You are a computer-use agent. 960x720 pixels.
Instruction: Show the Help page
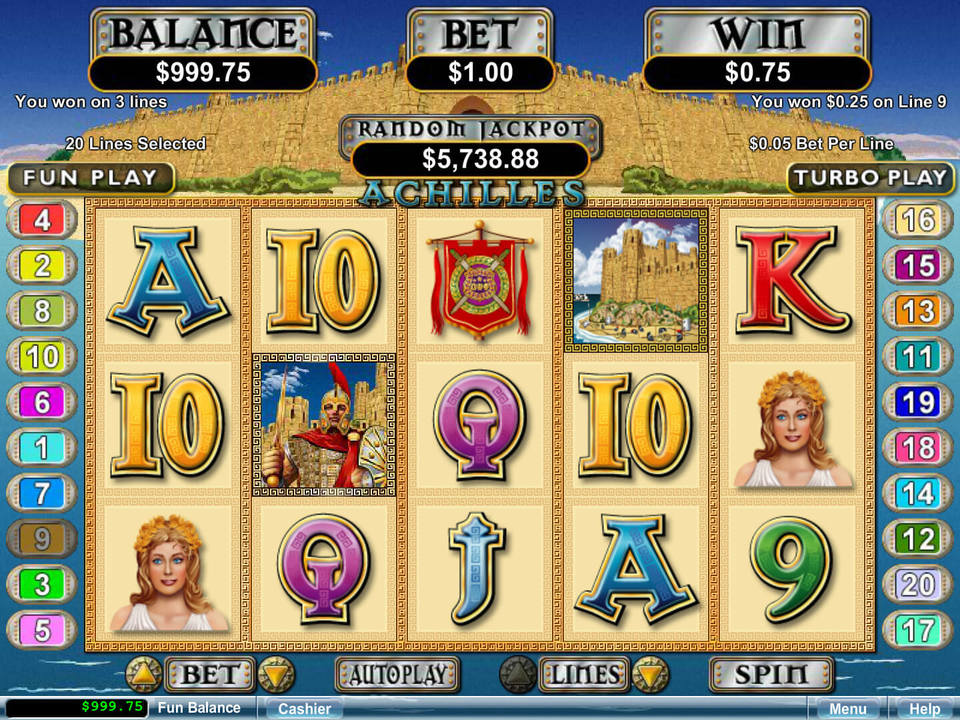(x=922, y=708)
